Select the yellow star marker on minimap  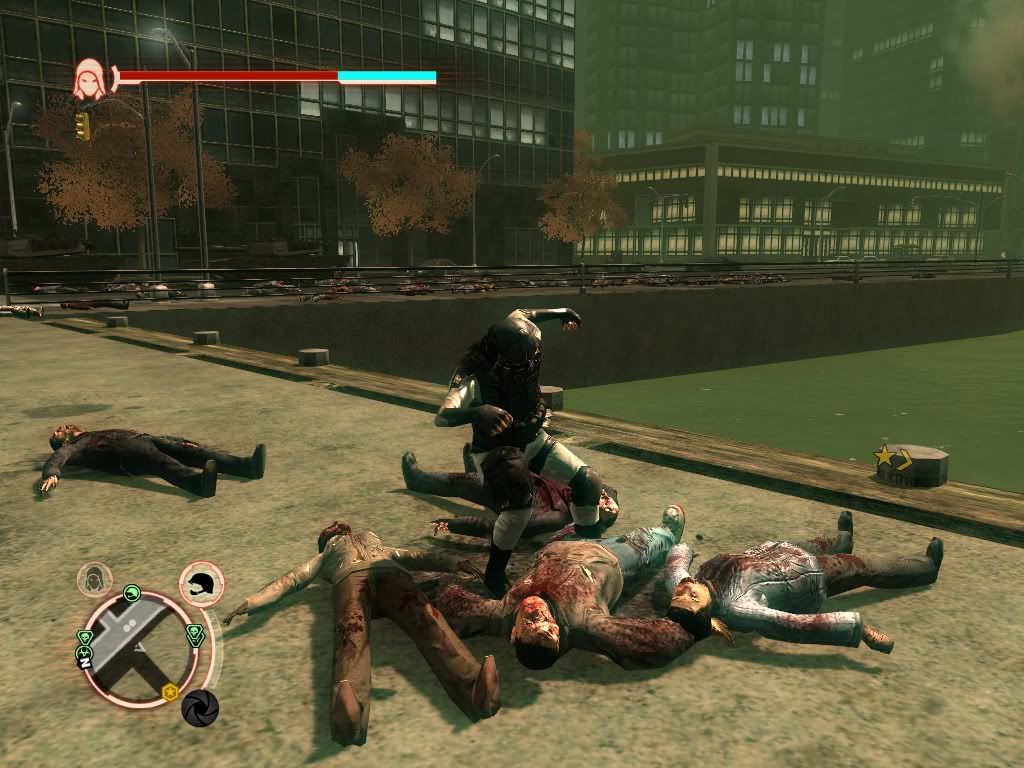pyautogui.click(x=171, y=691)
